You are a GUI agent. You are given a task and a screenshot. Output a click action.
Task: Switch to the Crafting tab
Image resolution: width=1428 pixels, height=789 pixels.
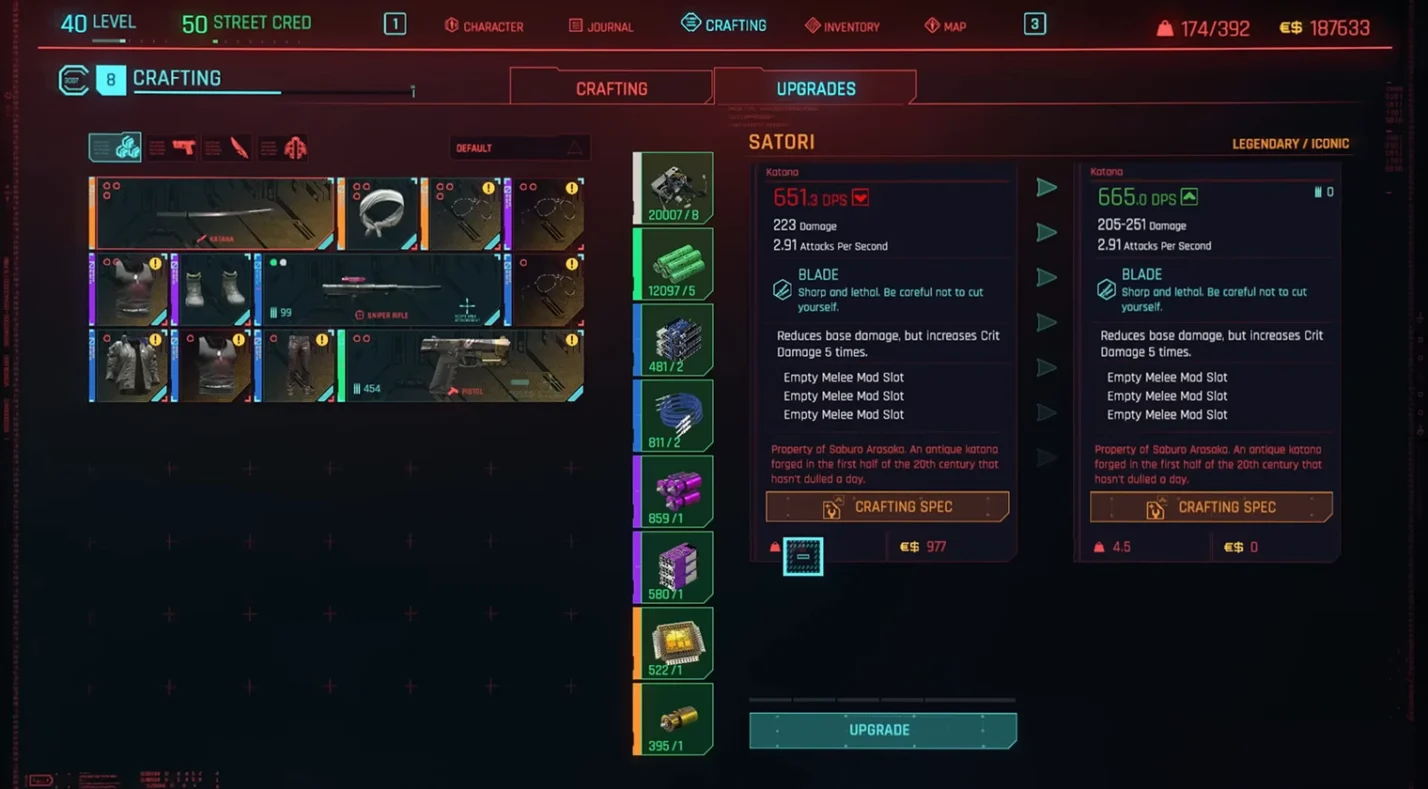(x=611, y=89)
